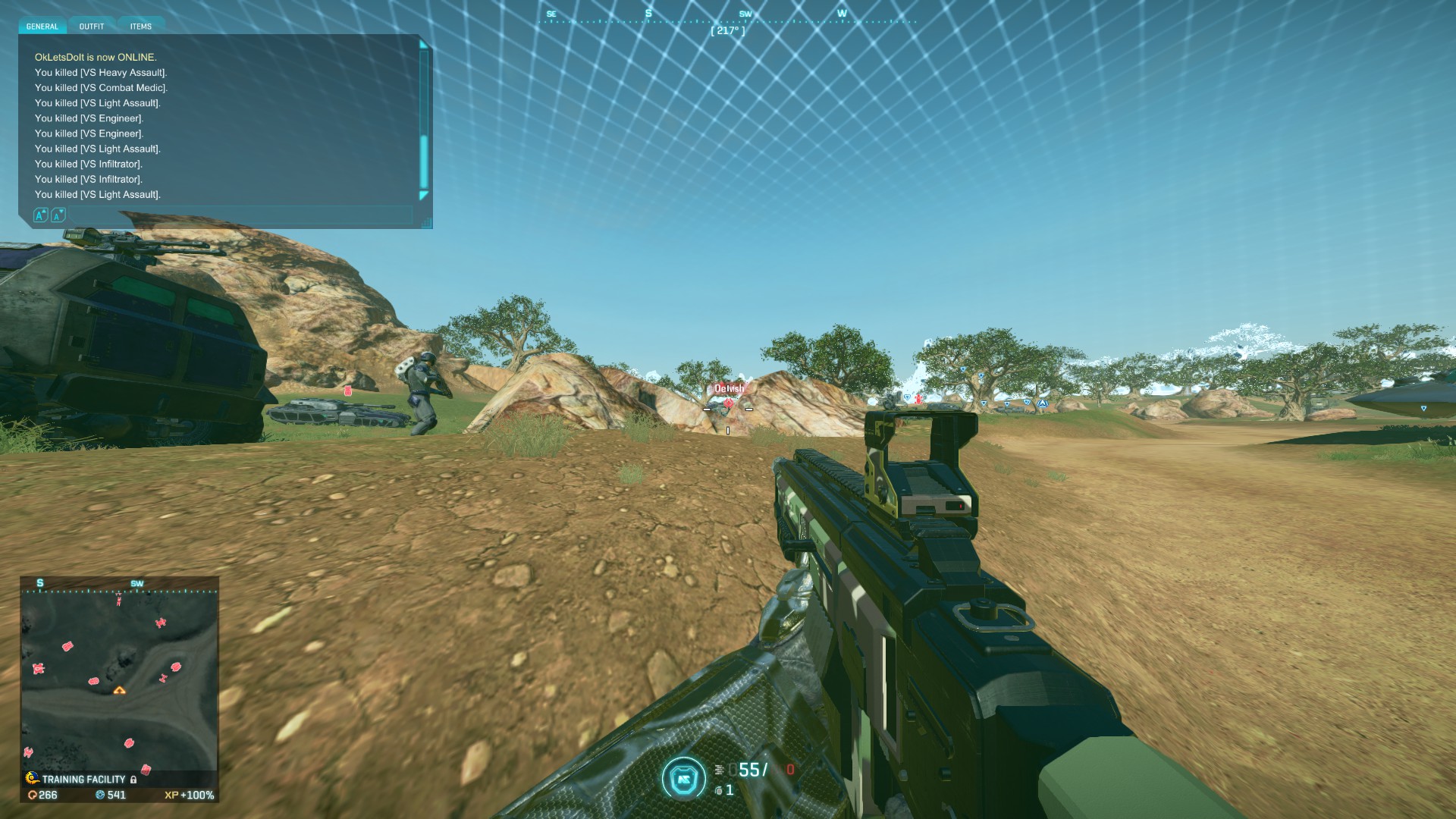
Task: Increase chat font size with A-up button
Action: pyautogui.click(x=41, y=215)
